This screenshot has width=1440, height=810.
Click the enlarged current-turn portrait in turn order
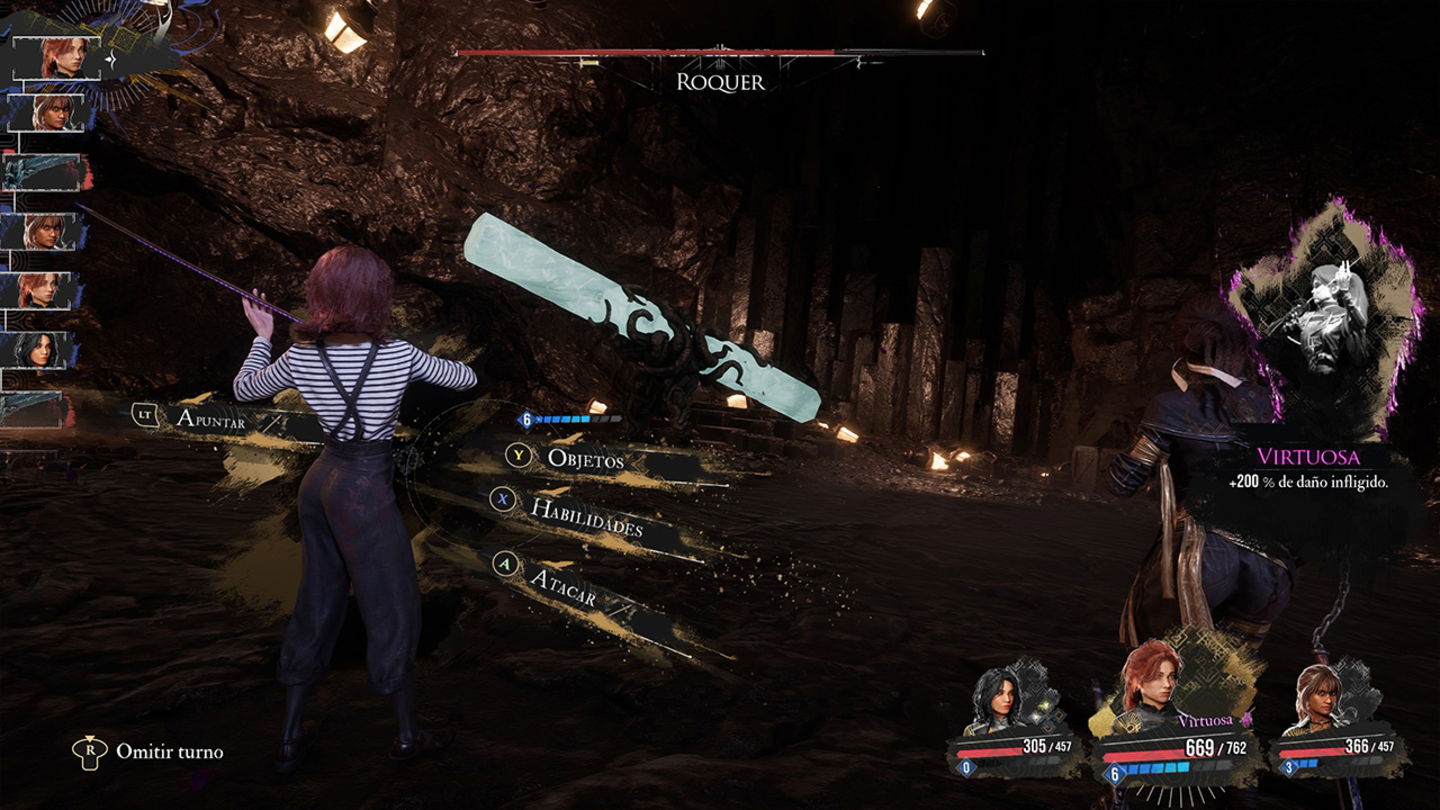point(62,58)
